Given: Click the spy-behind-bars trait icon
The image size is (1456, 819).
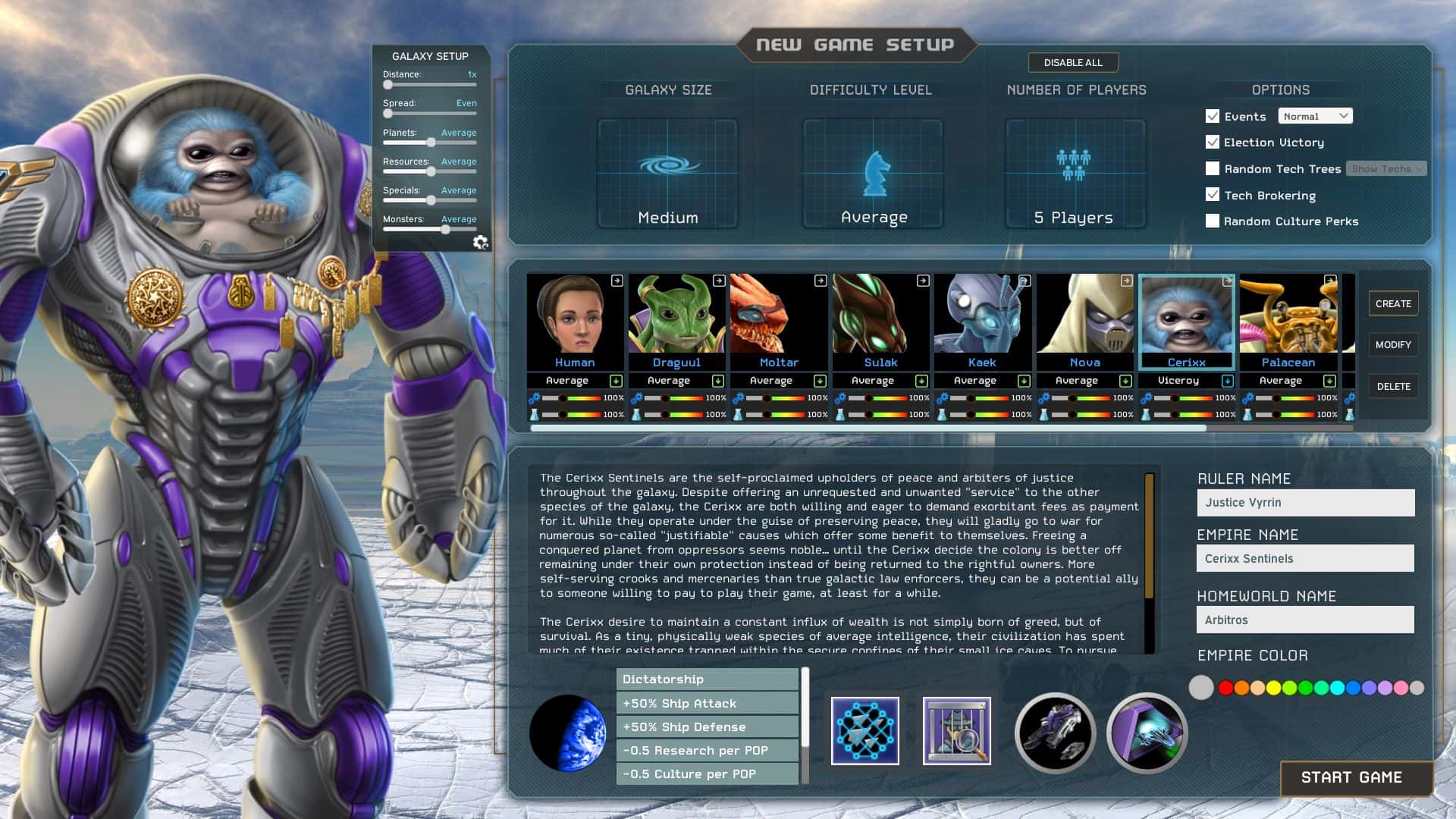Looking at the screenshot, I should (x=957, y=731).
